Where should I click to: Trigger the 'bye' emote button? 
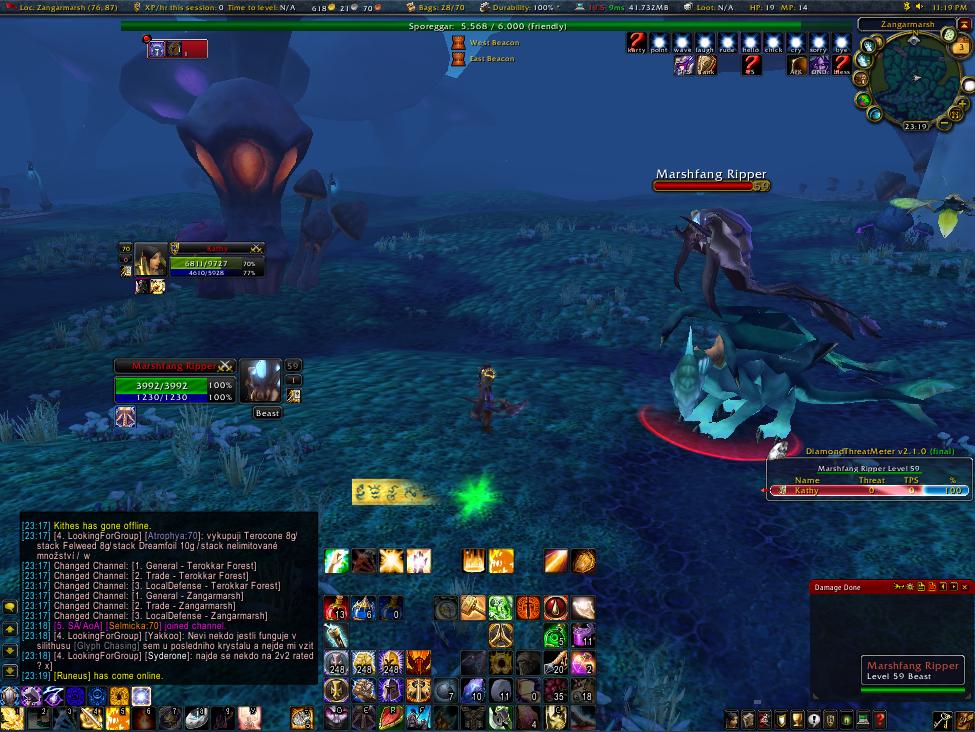click(841, 42)
